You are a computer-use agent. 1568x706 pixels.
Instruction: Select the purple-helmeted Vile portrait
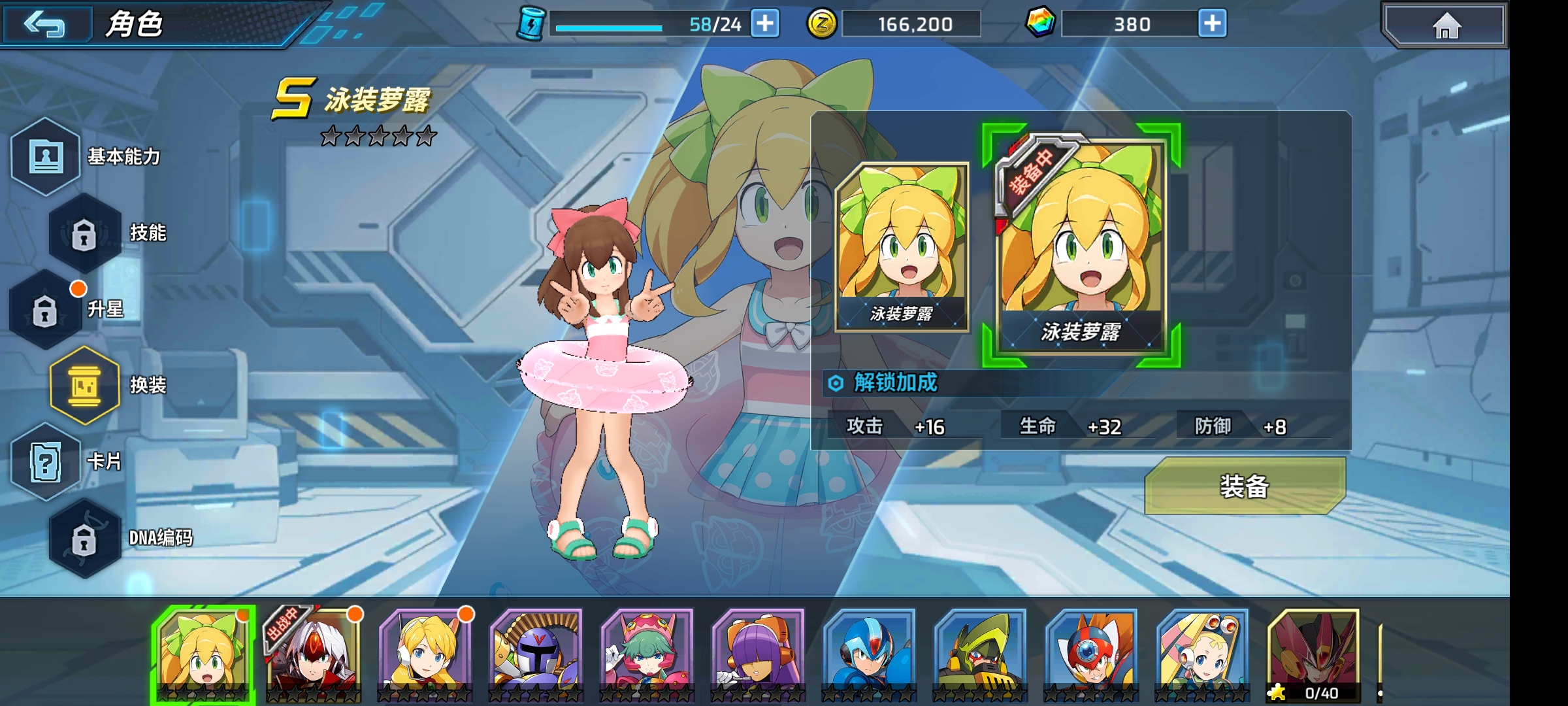(x=536, y=654)
